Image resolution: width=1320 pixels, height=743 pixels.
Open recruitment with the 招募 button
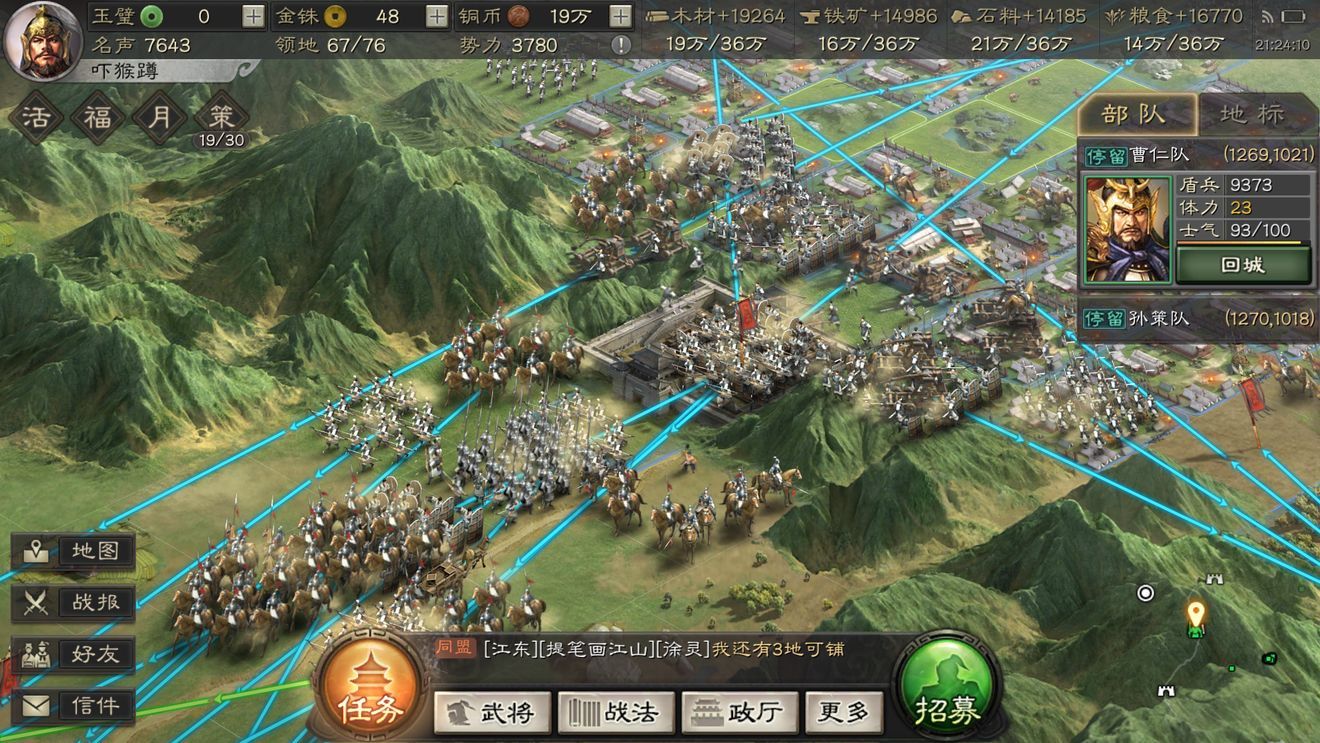(x=944, y=688)
